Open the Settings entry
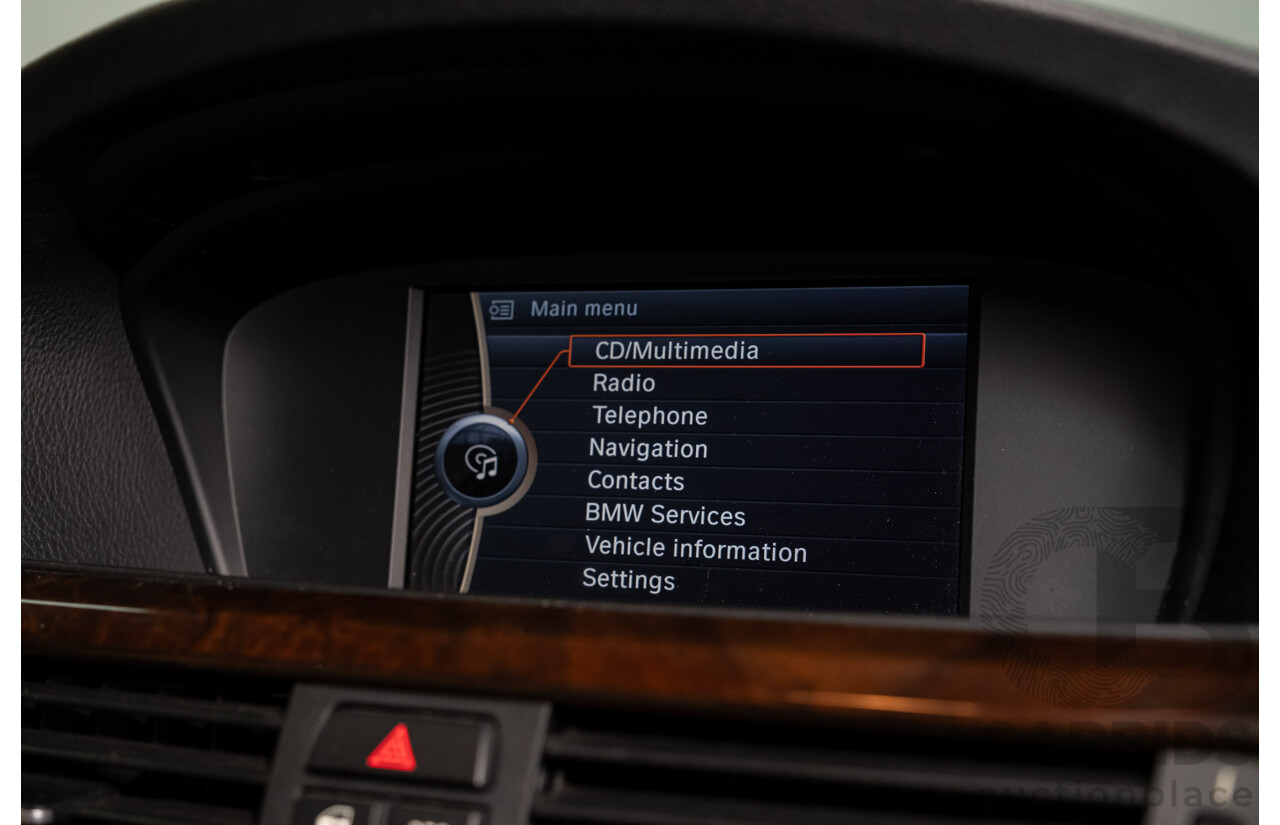The height and width of the screenshot is (825, 1280). coord(629,580)
